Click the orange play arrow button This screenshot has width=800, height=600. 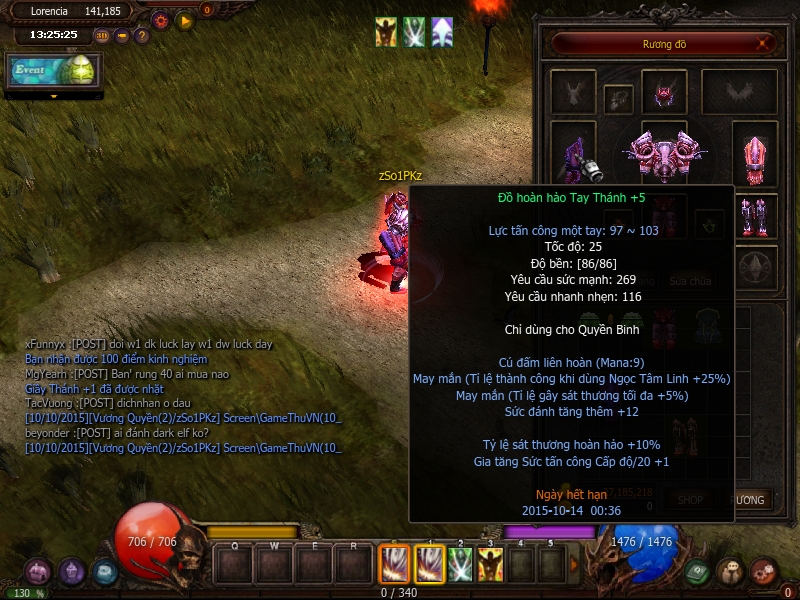pyautogui.click(x=184, y=20)
